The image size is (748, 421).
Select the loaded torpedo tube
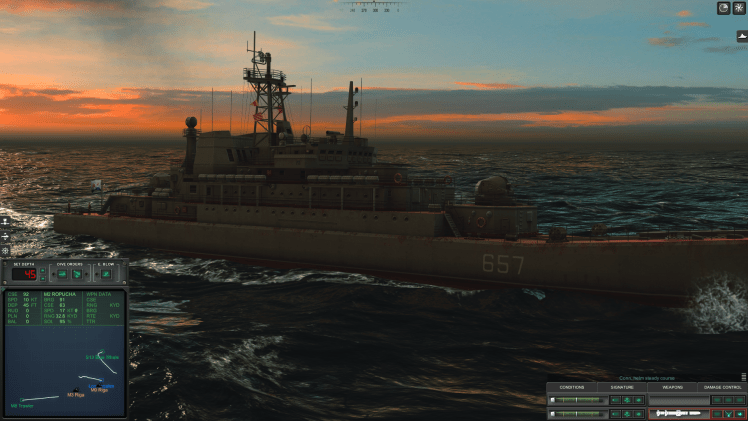[679, 412]
